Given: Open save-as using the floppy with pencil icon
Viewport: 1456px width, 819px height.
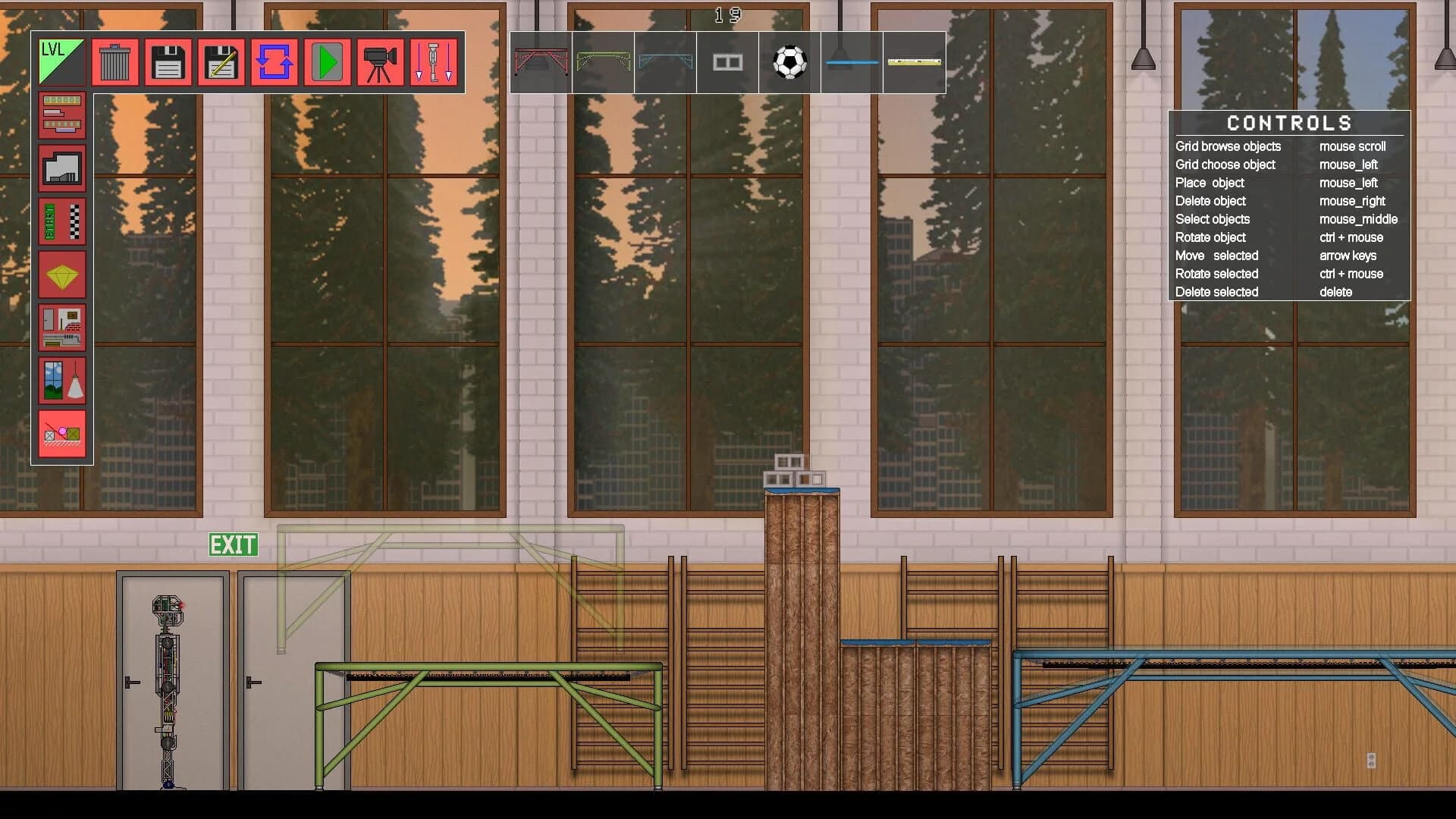Looking at the screenshot, I should (221, 61).
